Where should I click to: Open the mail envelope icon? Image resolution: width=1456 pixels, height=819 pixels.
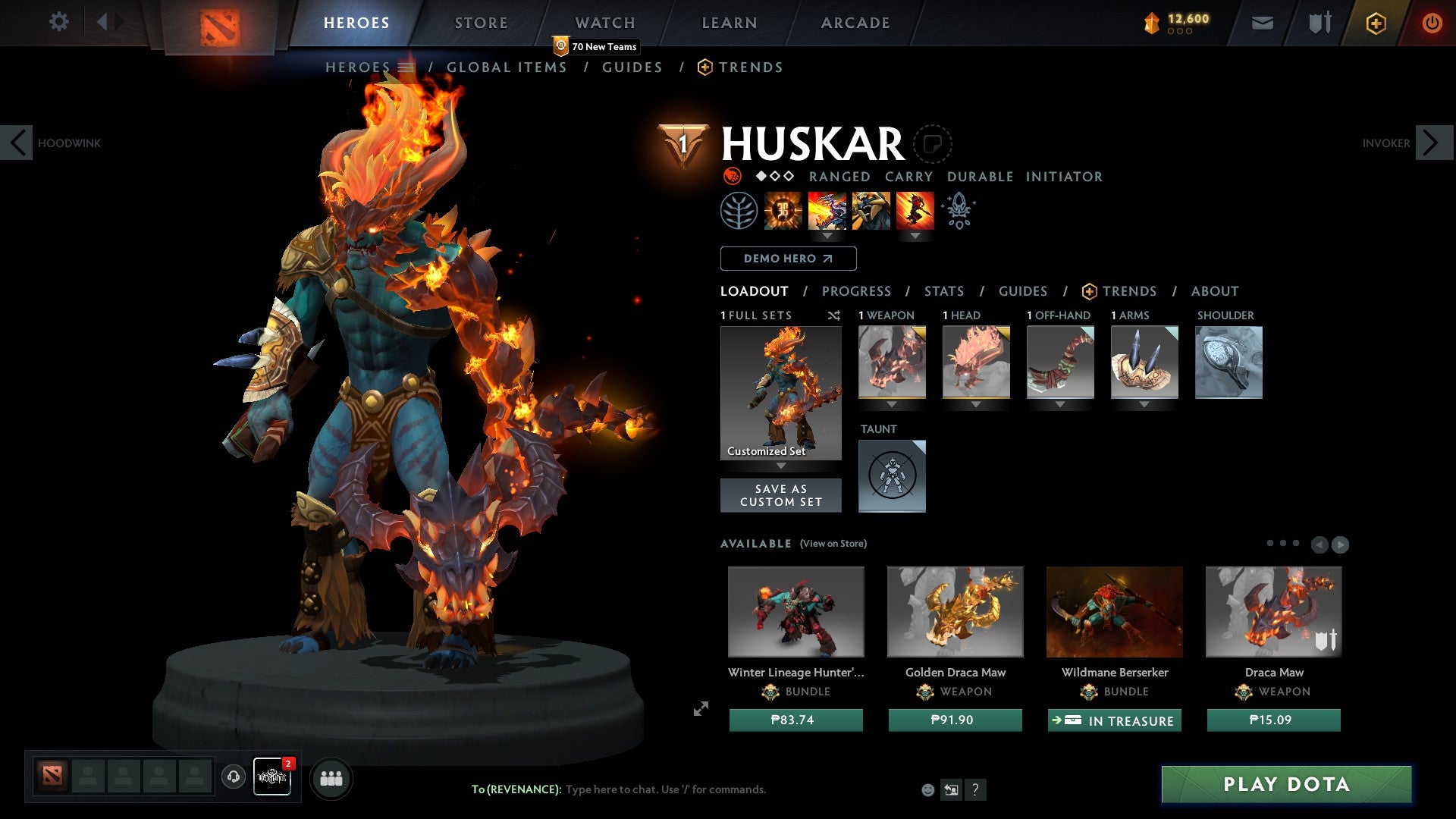[x=1262, y=23]
